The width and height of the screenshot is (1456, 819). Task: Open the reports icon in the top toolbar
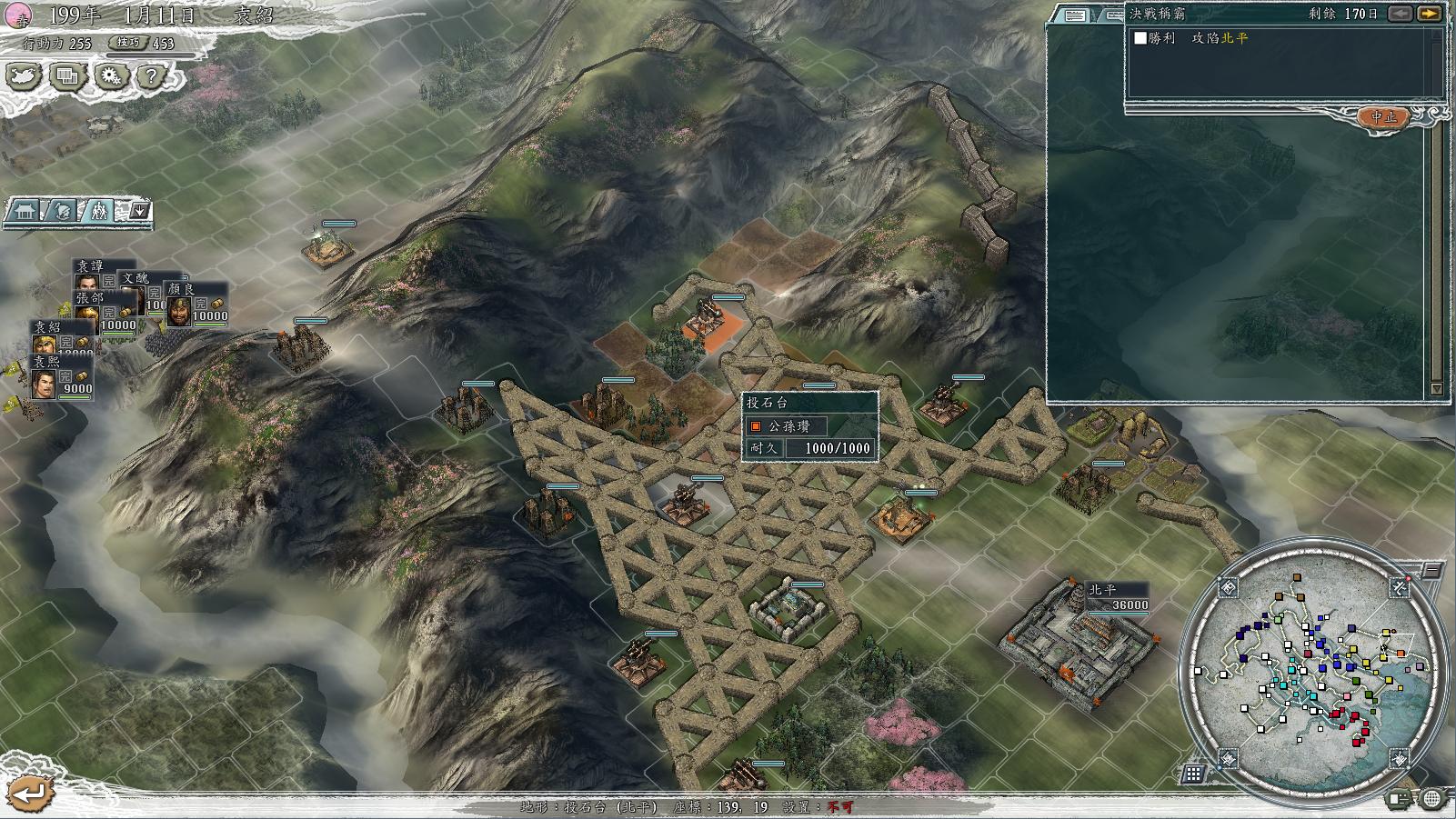(x=66, y=76)
